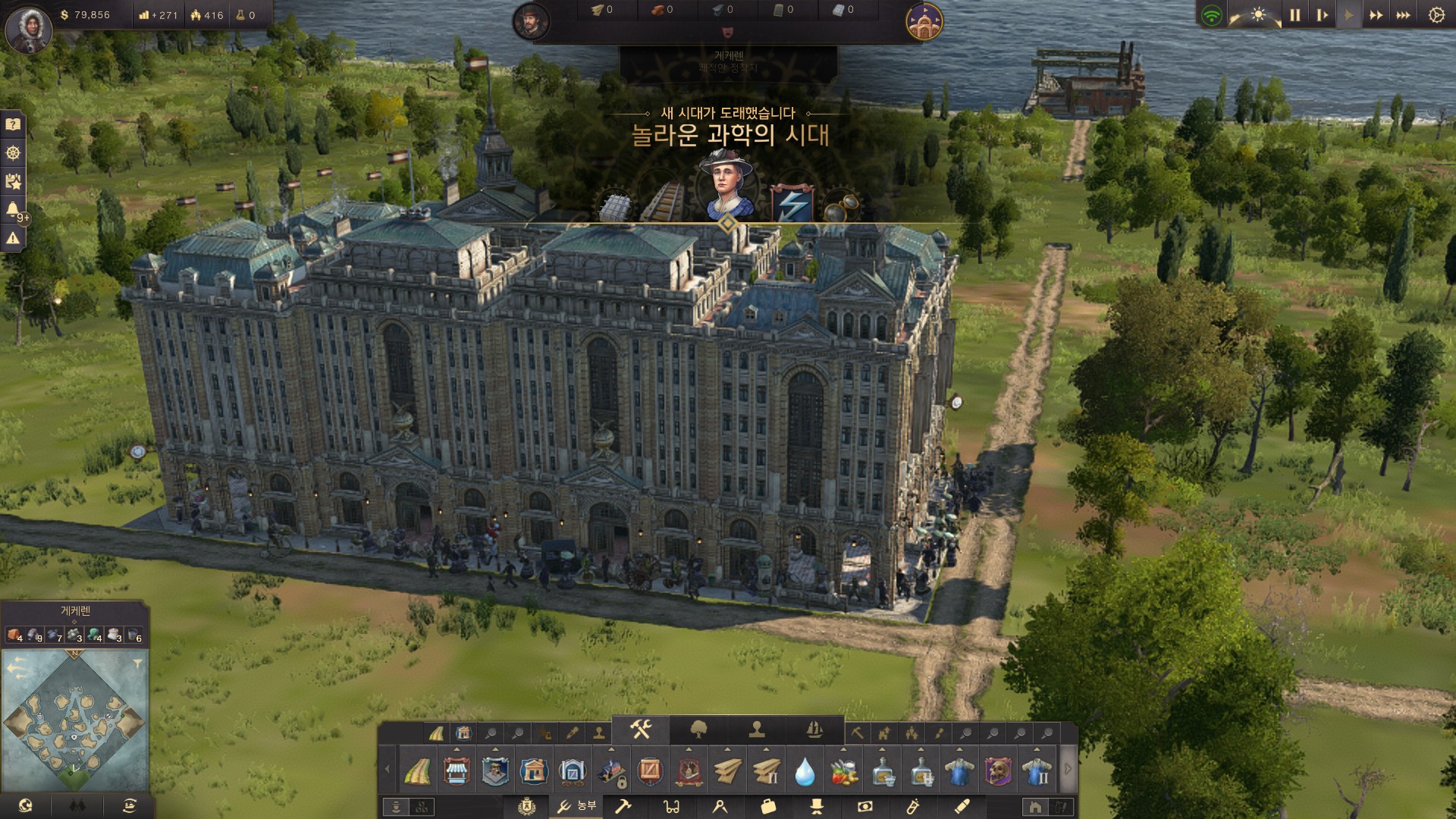This screenshot has width=1456, height=819.
Task: Switch to the sailing ship category tab
Action: pos(815,730)
